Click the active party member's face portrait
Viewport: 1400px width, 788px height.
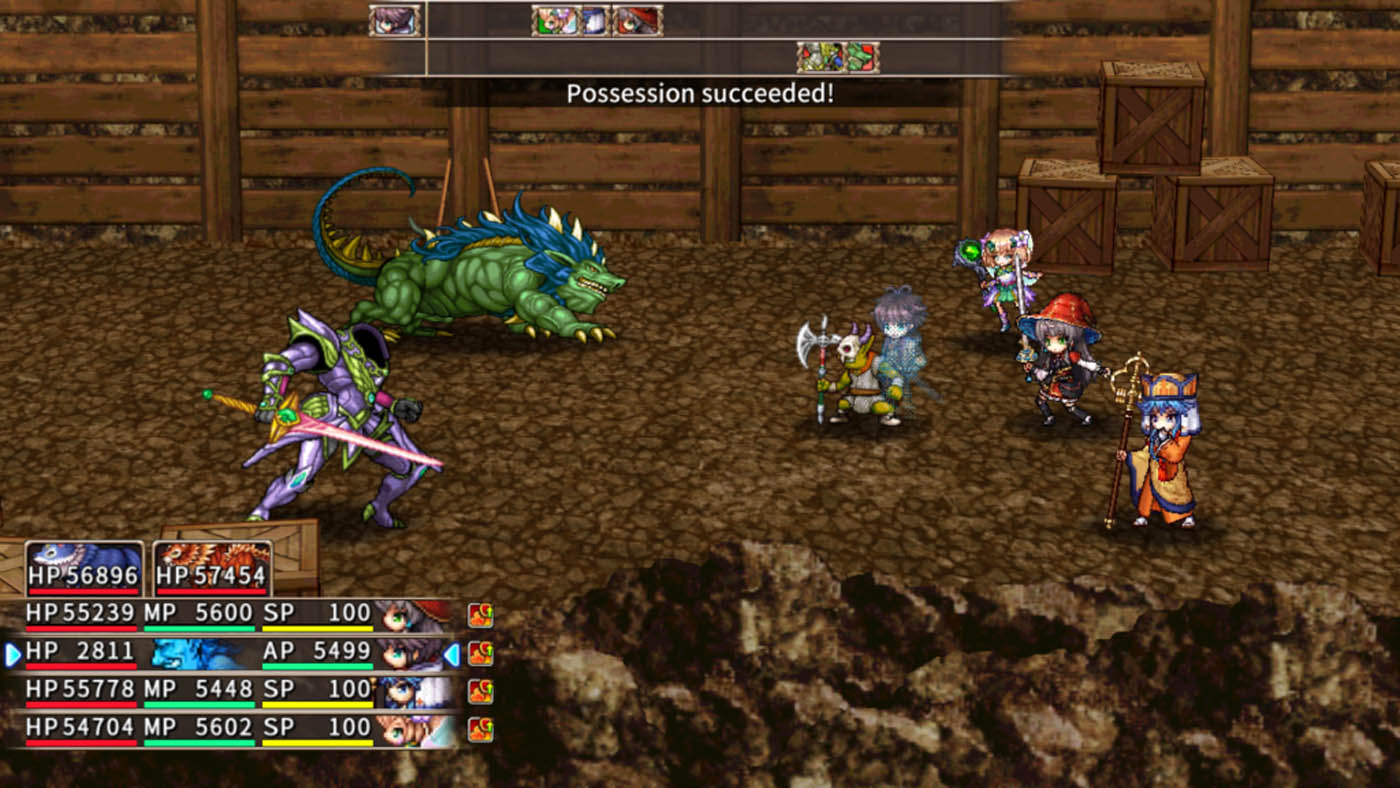(408, 651)
